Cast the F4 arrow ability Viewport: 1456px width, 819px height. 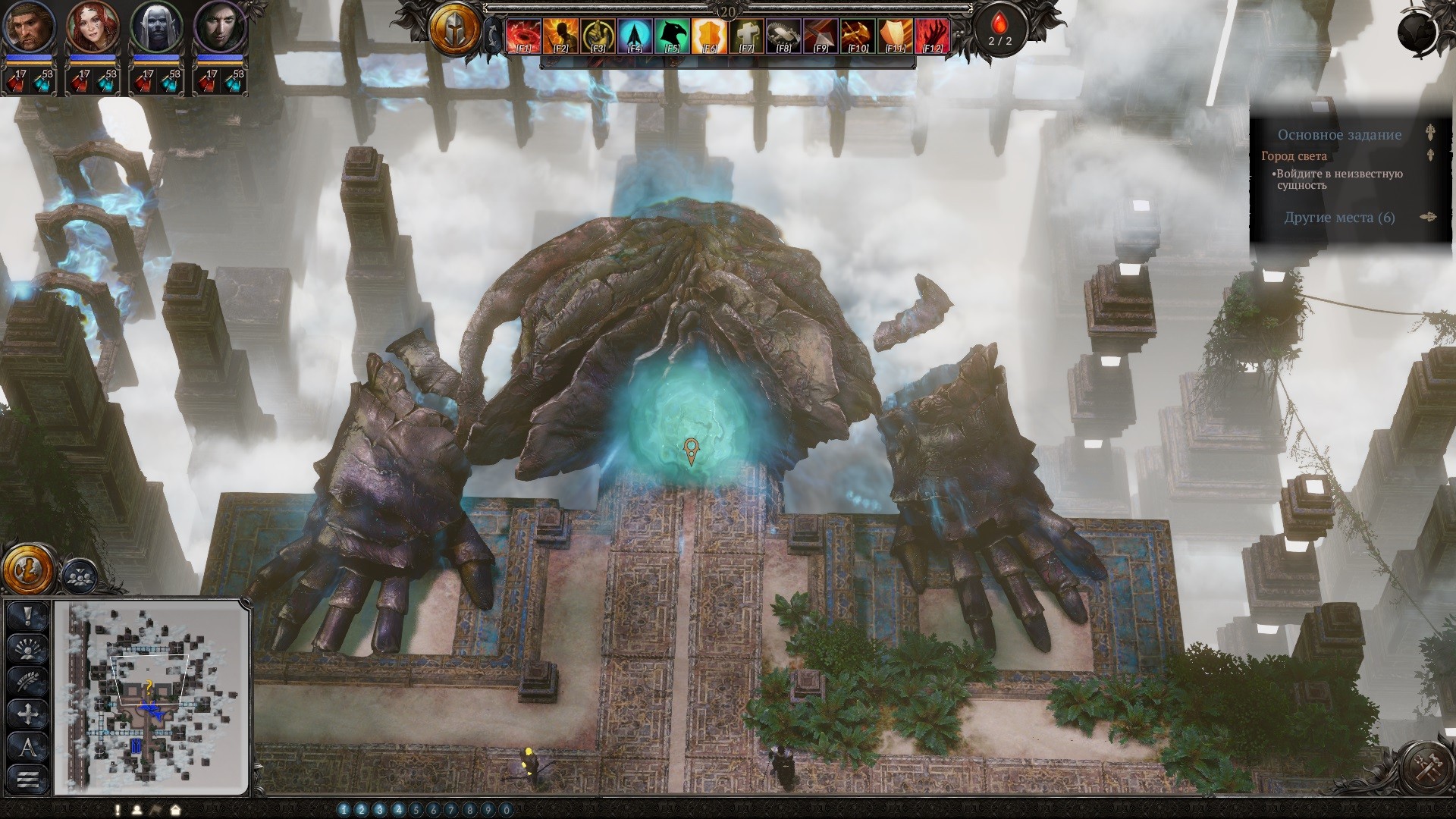coord(635,36)
